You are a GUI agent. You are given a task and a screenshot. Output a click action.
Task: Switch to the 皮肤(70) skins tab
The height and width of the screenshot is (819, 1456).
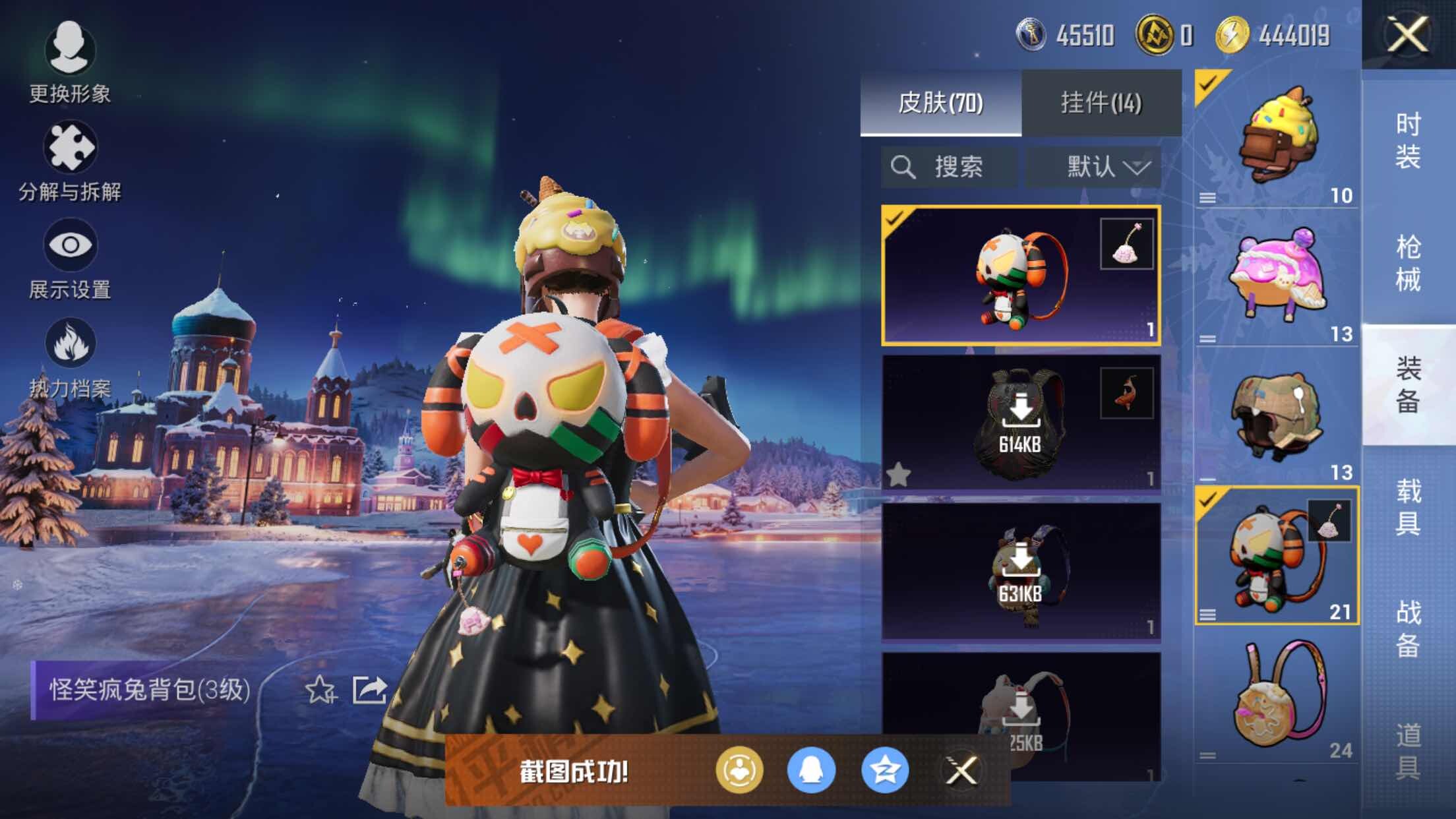940,103
